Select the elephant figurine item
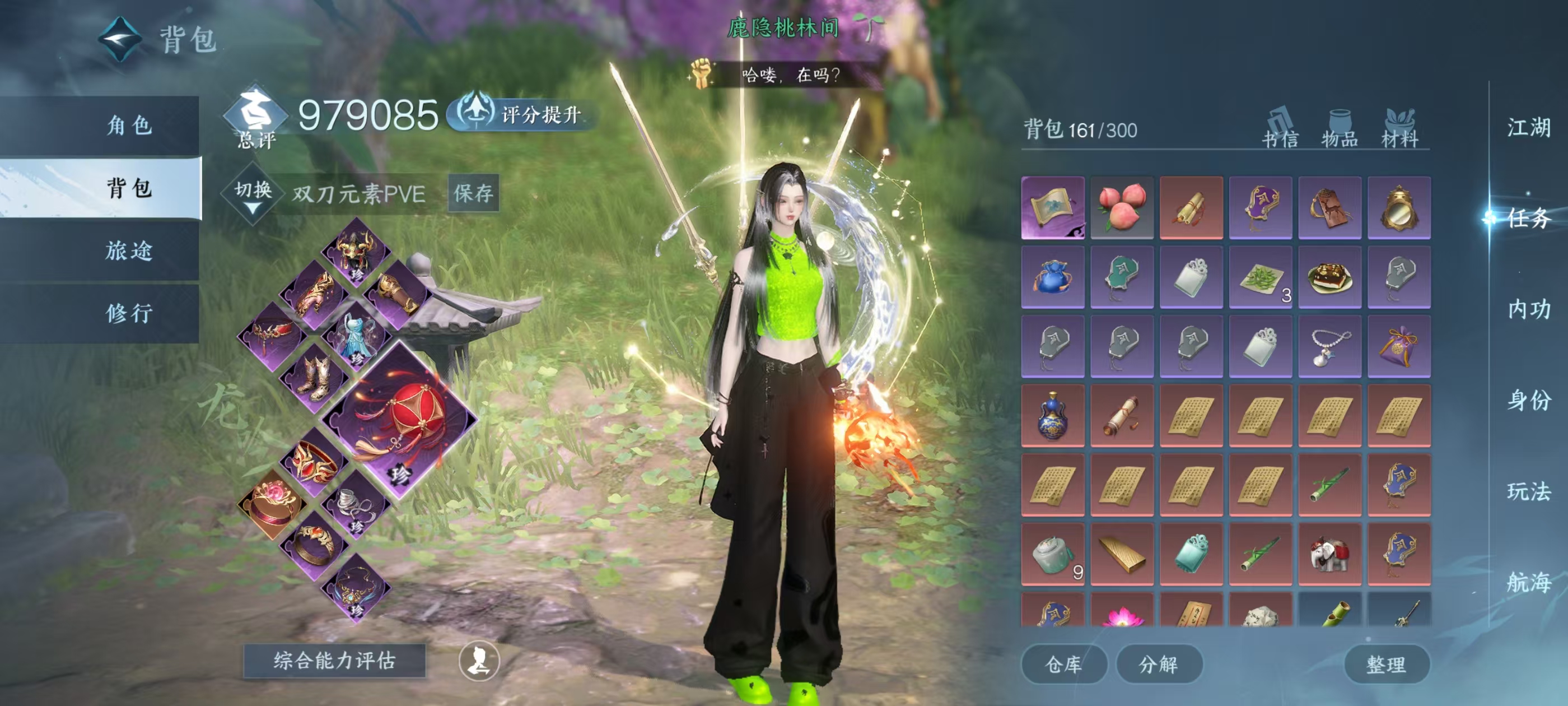The height and width of the screenshot is (706, 1568). (1329, 554)
